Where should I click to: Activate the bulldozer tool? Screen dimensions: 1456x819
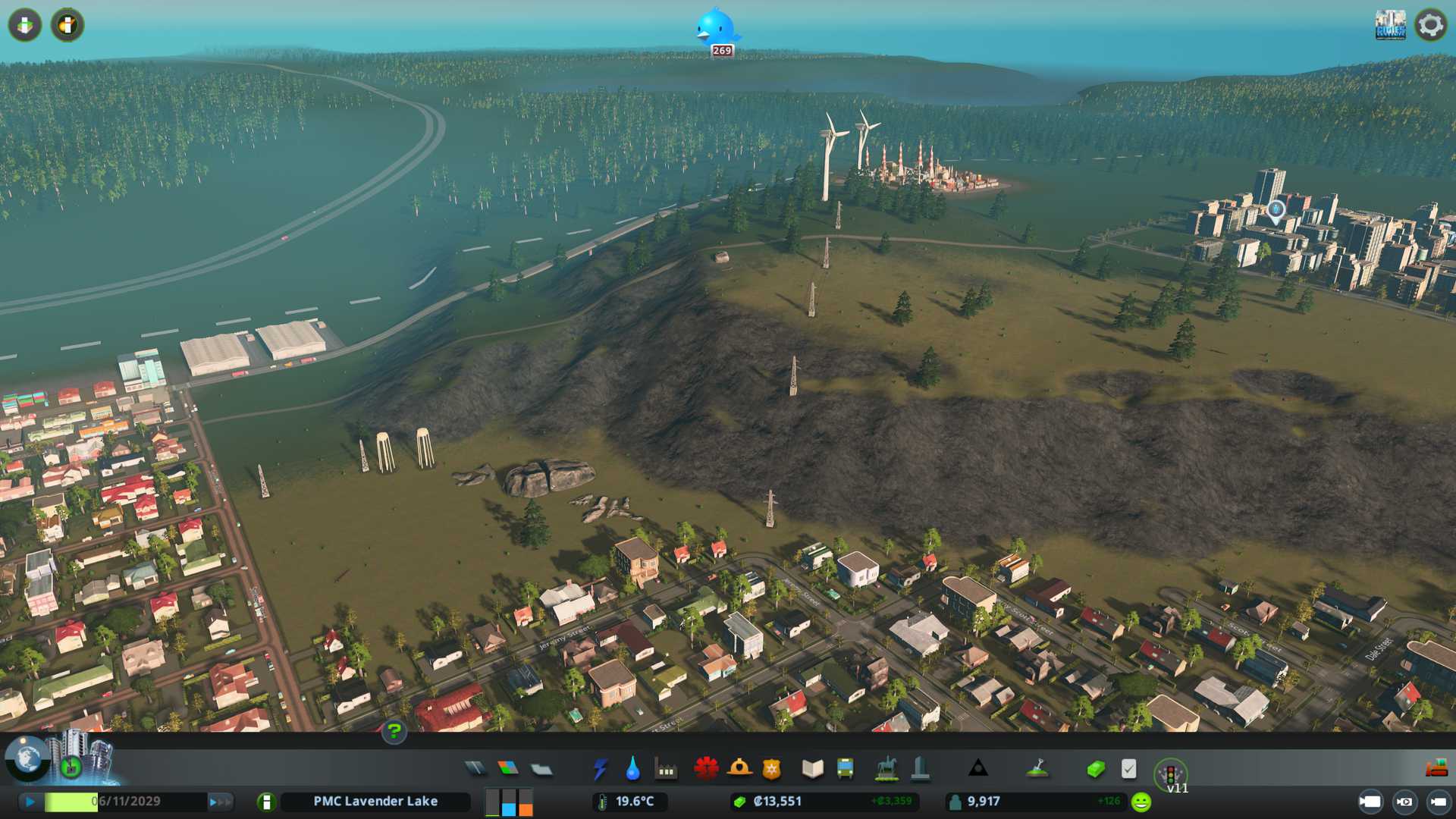1436,769
